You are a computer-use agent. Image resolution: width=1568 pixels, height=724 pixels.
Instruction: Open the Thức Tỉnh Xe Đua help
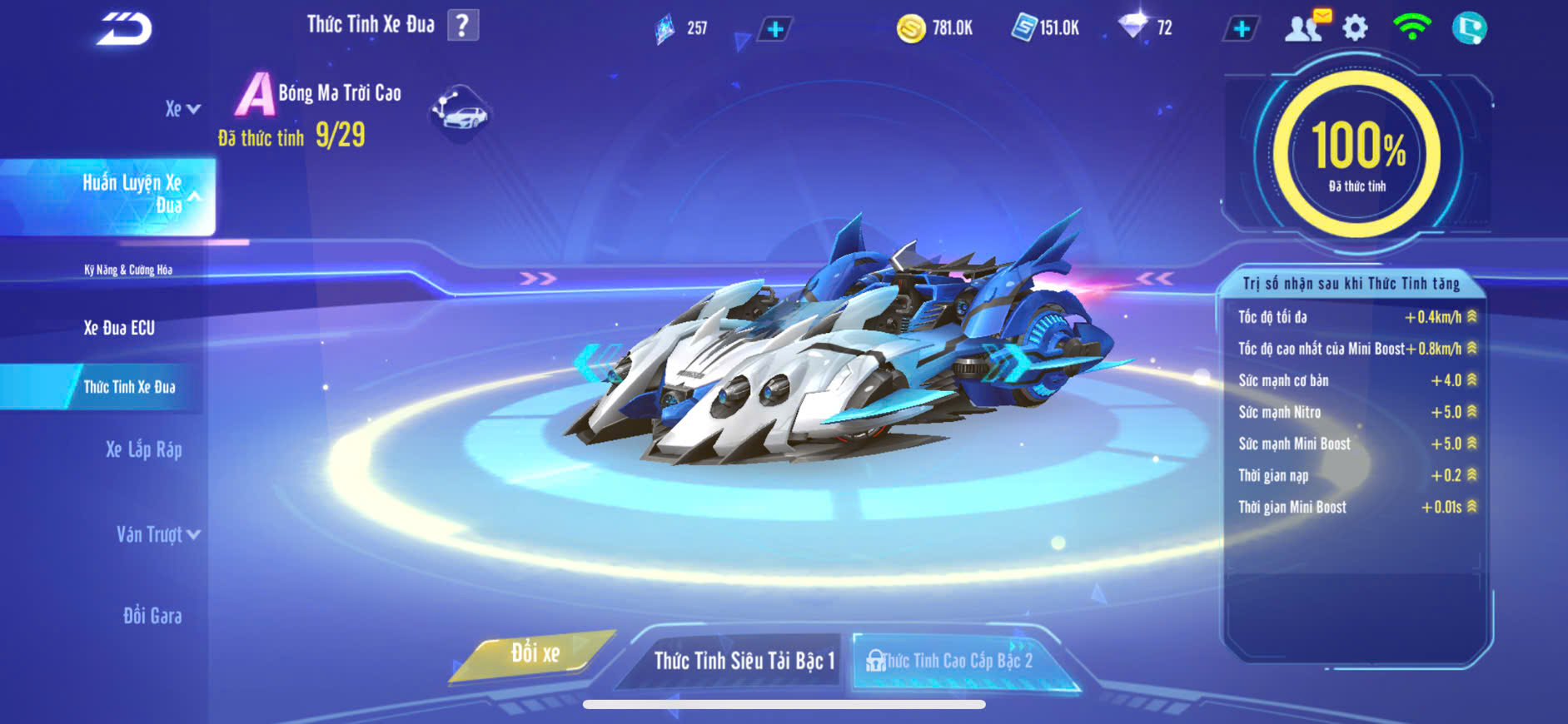(463, 26)
